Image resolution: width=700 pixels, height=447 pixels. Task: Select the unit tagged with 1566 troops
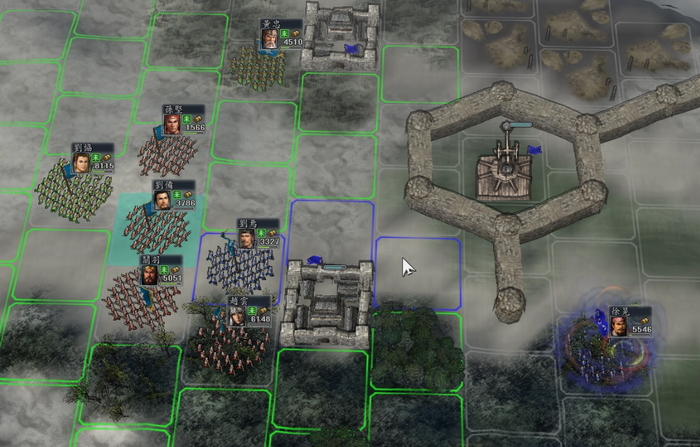(167, 153)
